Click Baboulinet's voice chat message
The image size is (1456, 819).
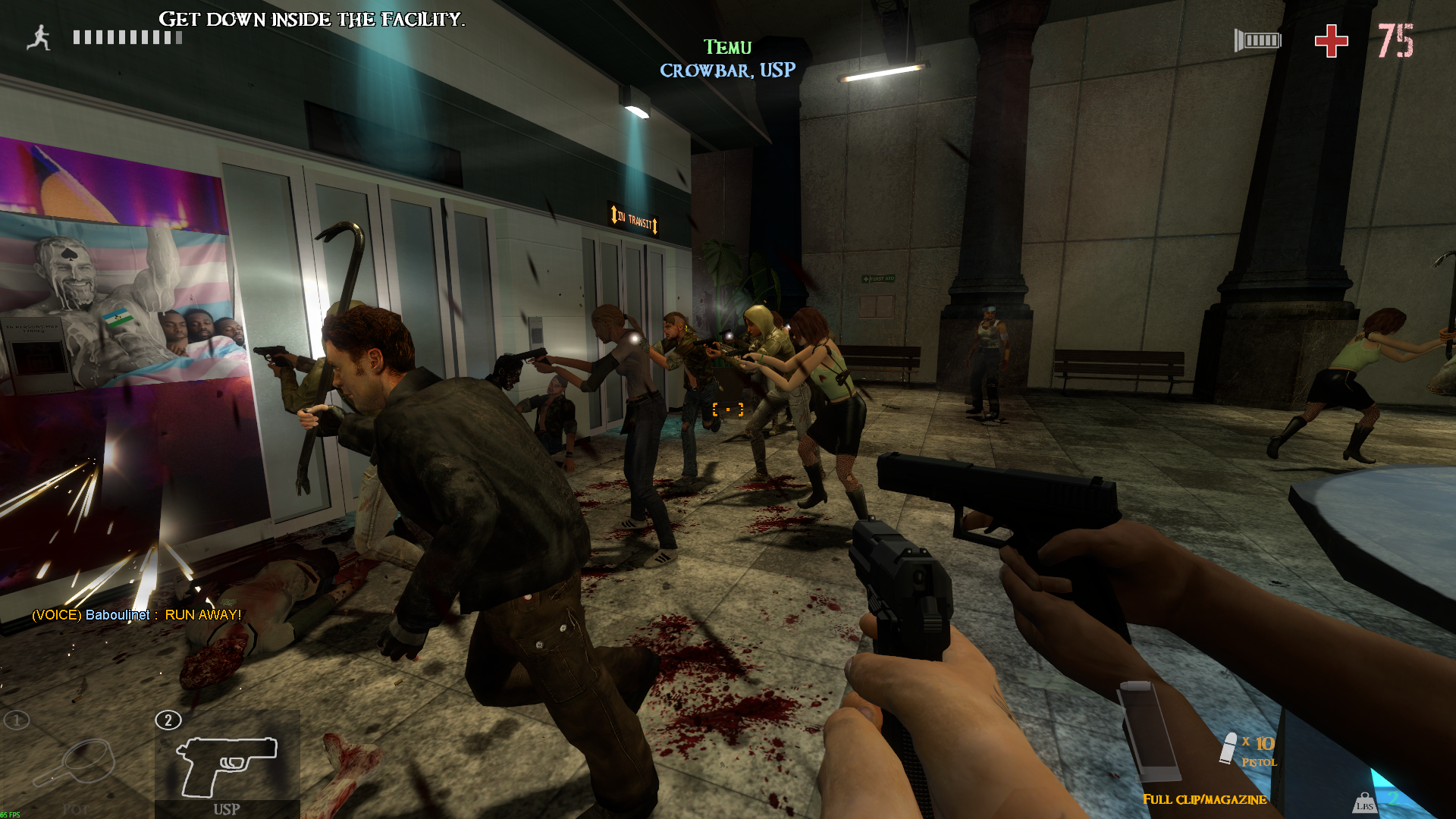tap(136, 615)
